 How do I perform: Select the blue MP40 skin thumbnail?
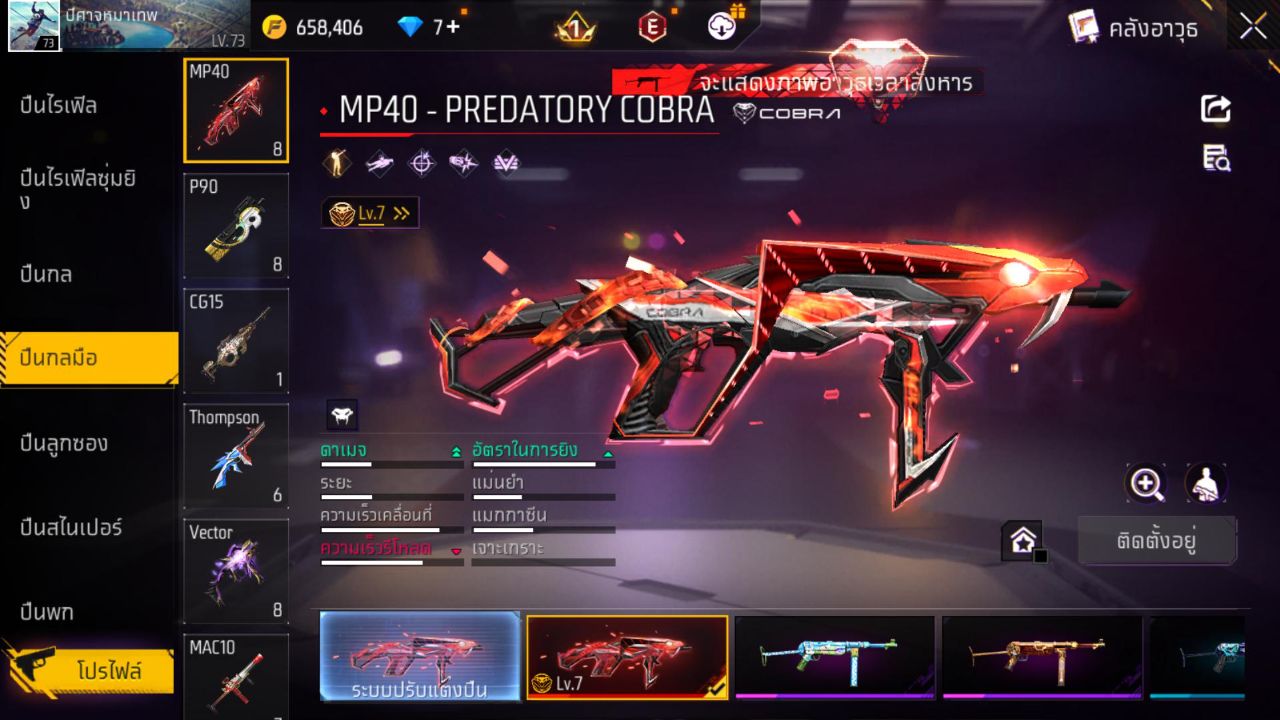(x=837, y=658)
